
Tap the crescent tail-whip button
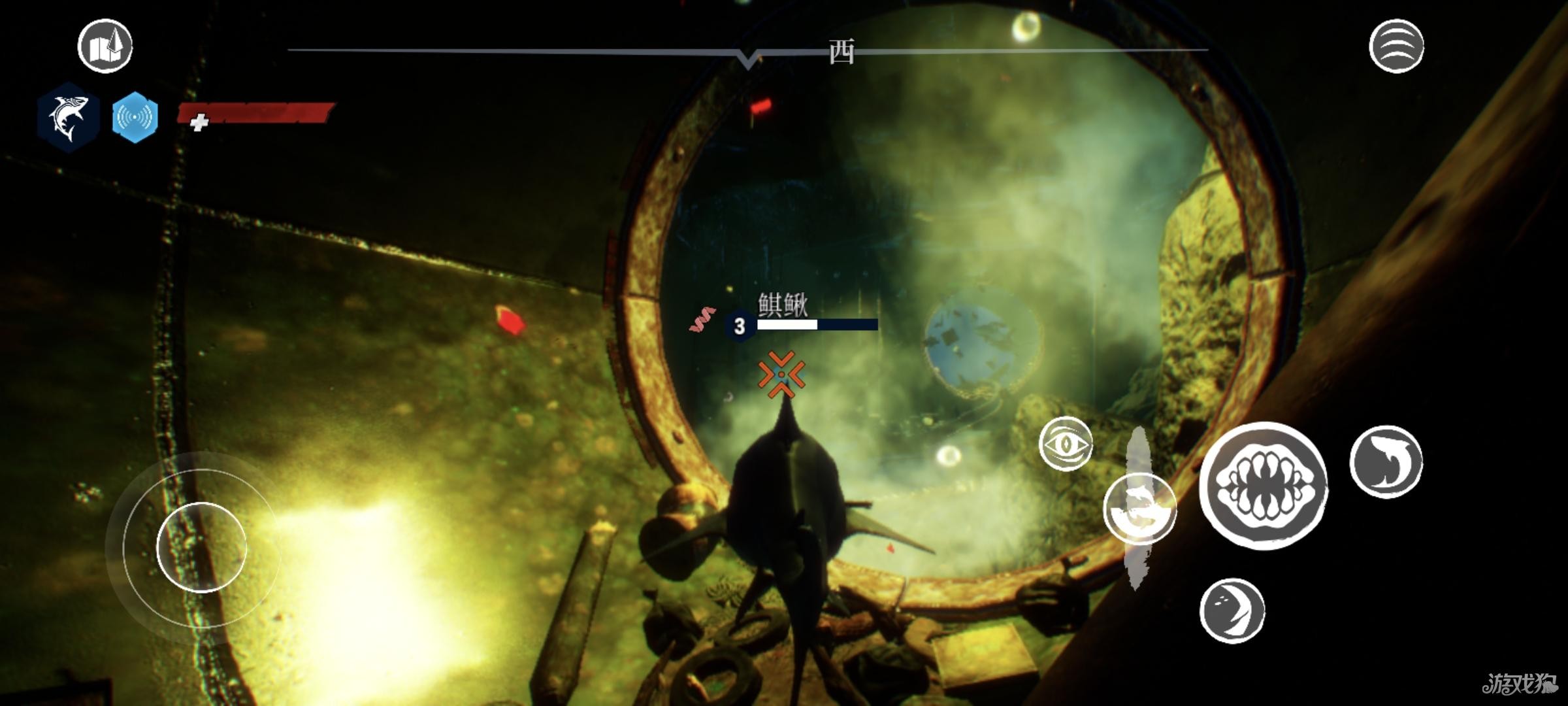[1232, 610]
